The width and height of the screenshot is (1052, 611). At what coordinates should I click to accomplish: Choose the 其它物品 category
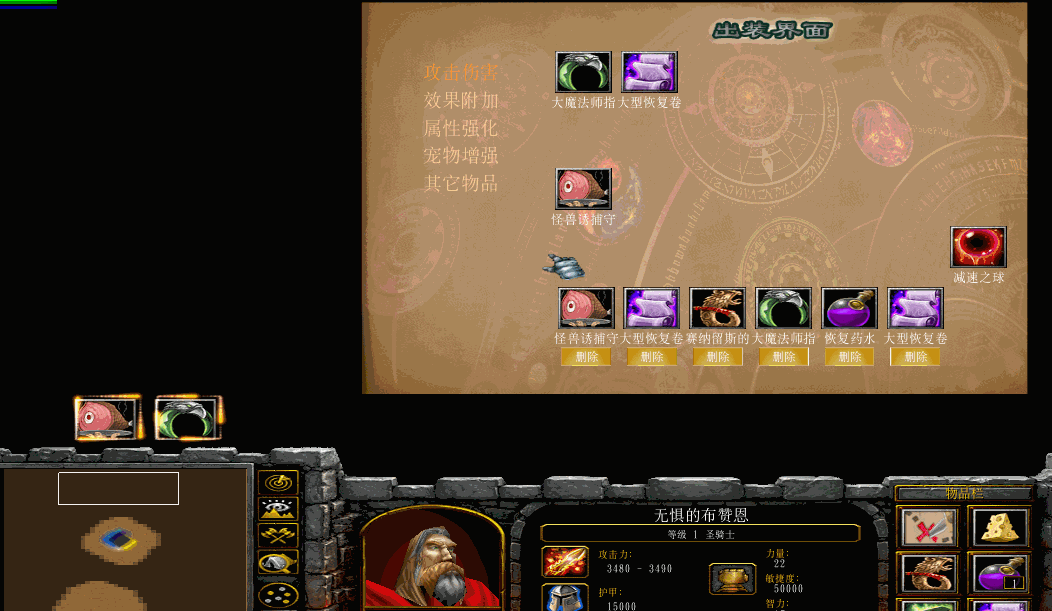coord(461,184)
